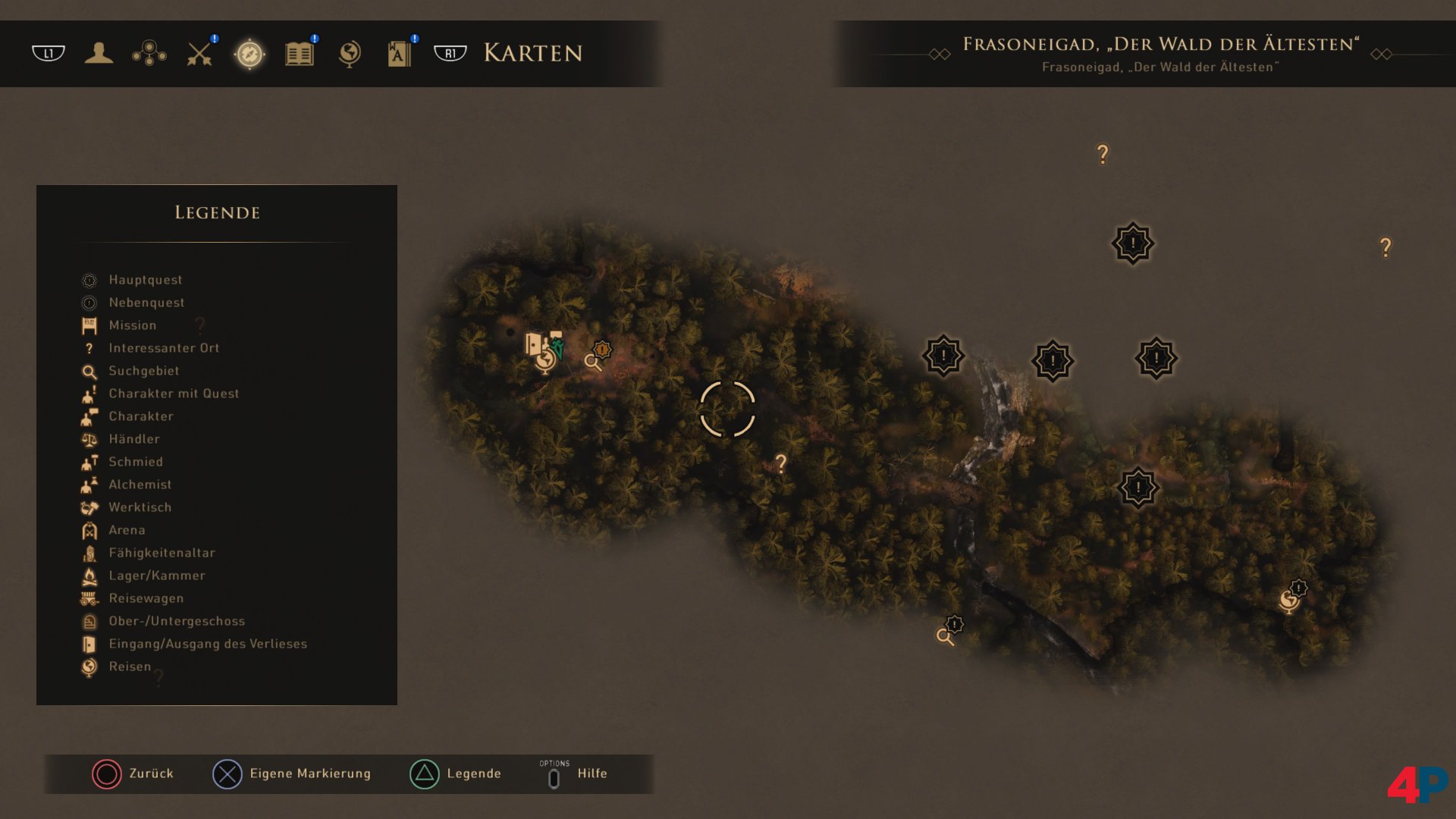
Task: Open the journal open-book tab
Action: [300, 53]
